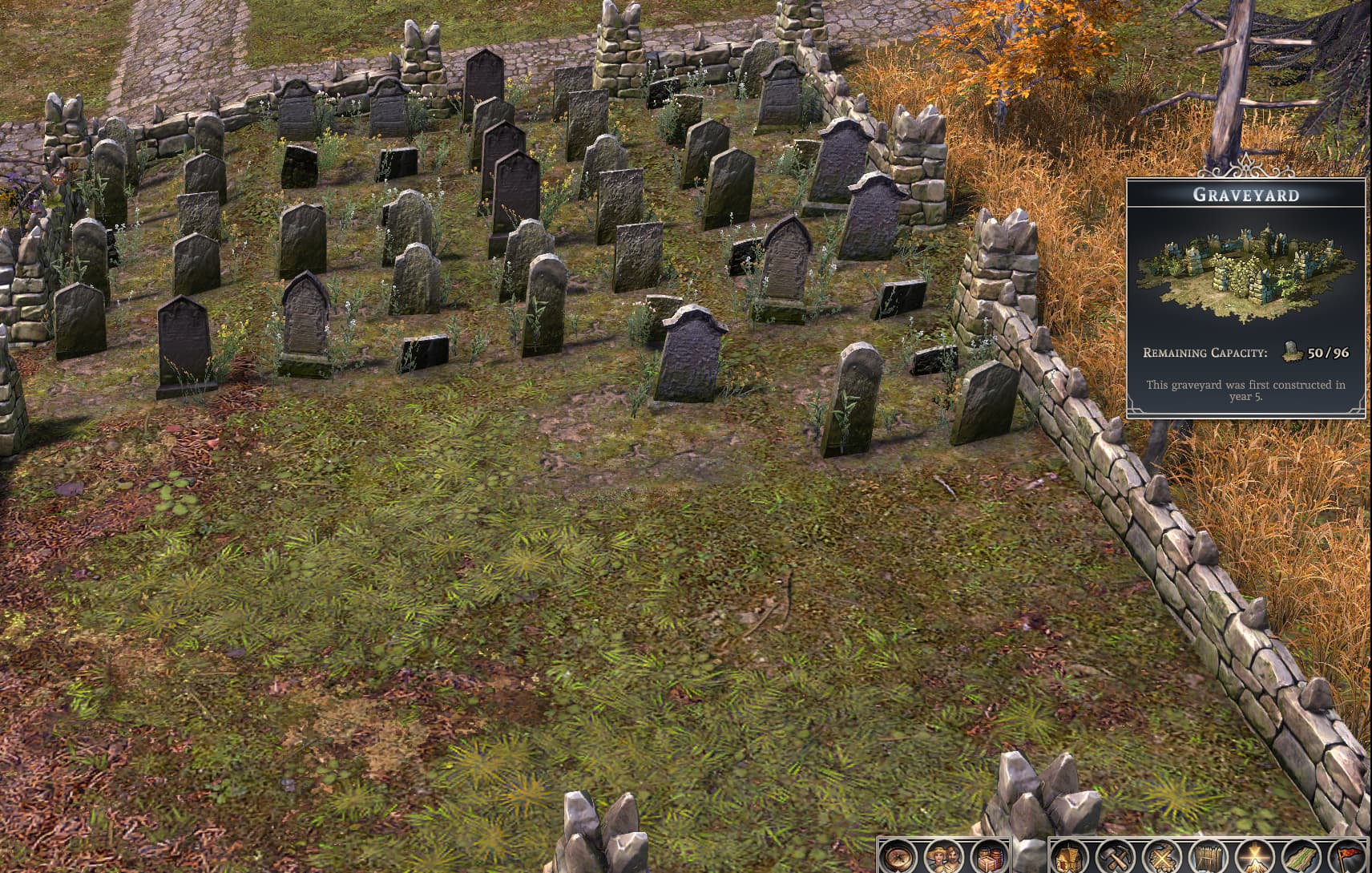The width and height of the screenshot is (1372, 873).
Task: Open the villagers overview icon
Action: click(x=942, y=859)
